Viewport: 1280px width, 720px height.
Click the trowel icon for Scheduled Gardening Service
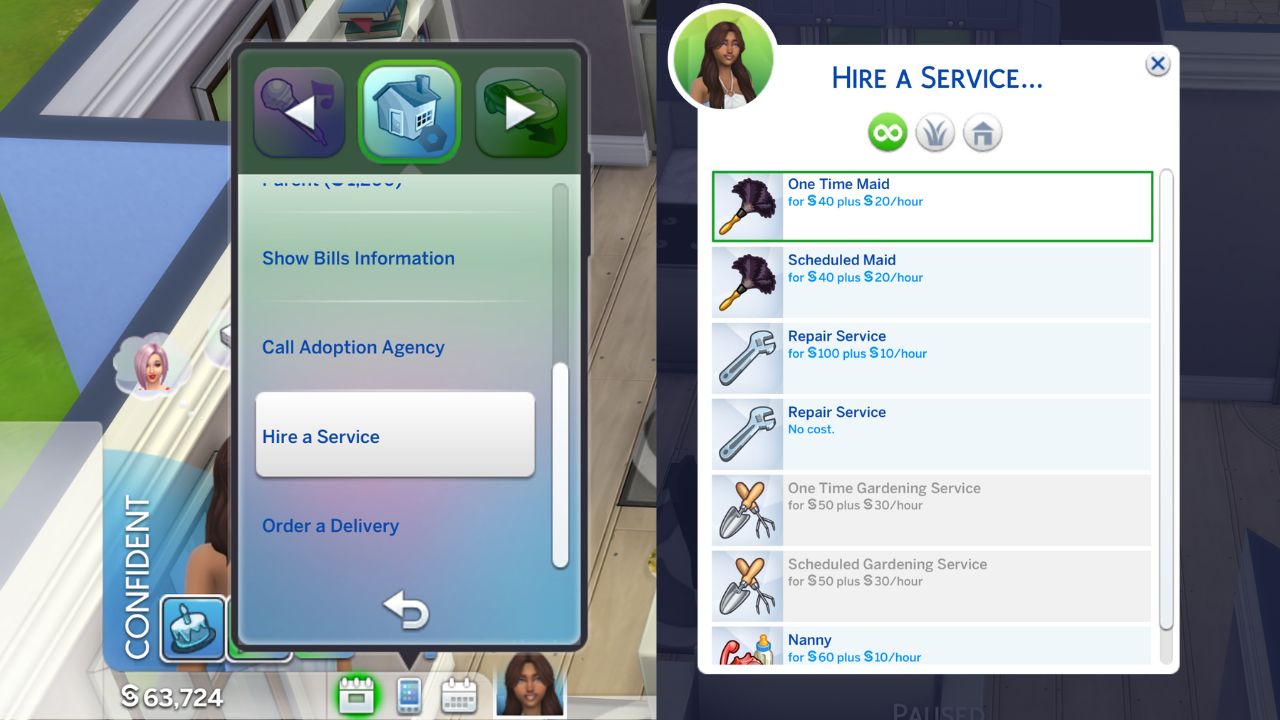pyautogui.click(x=746, y=586)
